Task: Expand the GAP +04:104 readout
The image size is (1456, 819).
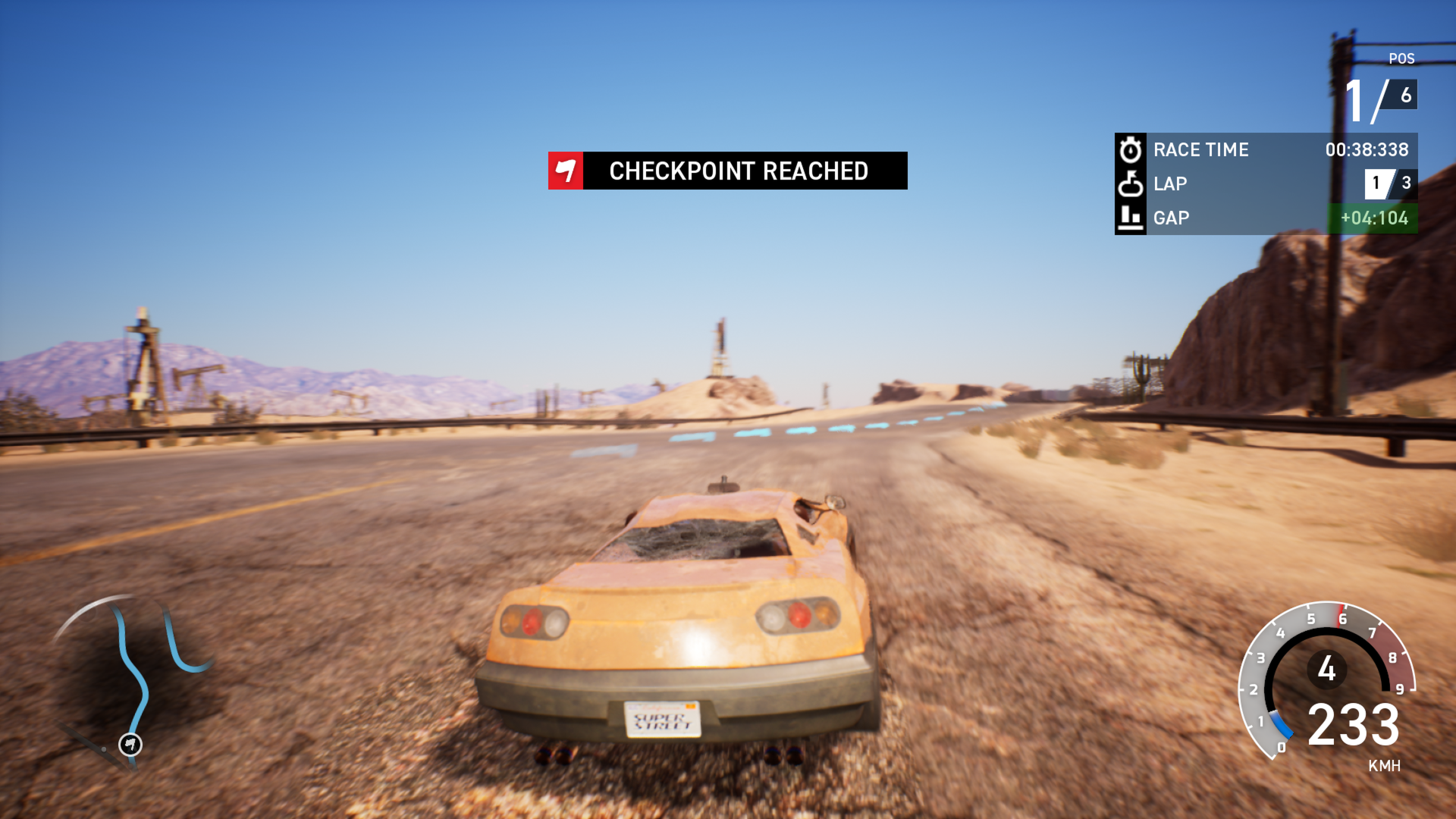Action: (1373, 218)
